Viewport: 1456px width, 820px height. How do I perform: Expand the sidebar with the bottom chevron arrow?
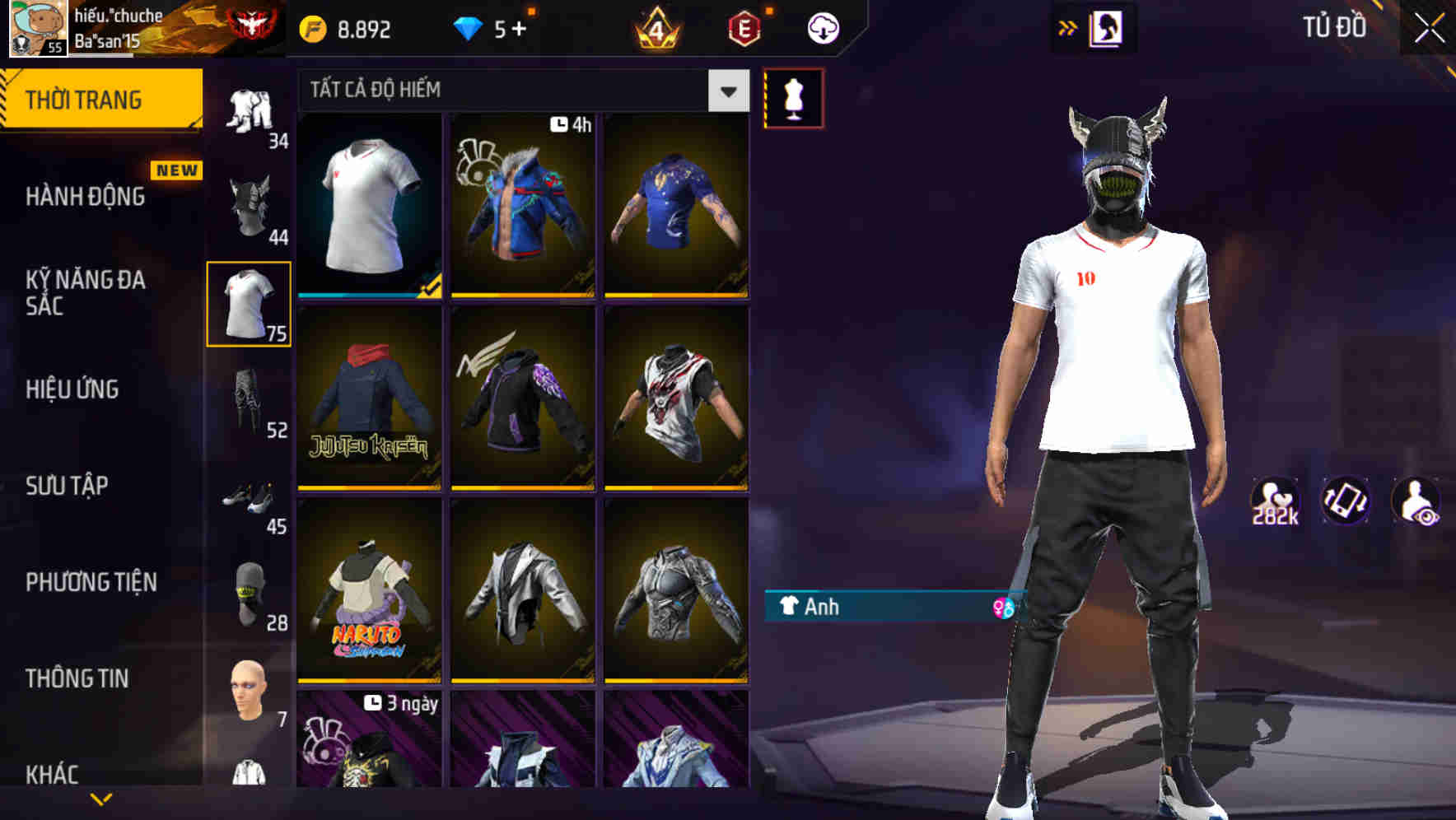click(101, 797)
